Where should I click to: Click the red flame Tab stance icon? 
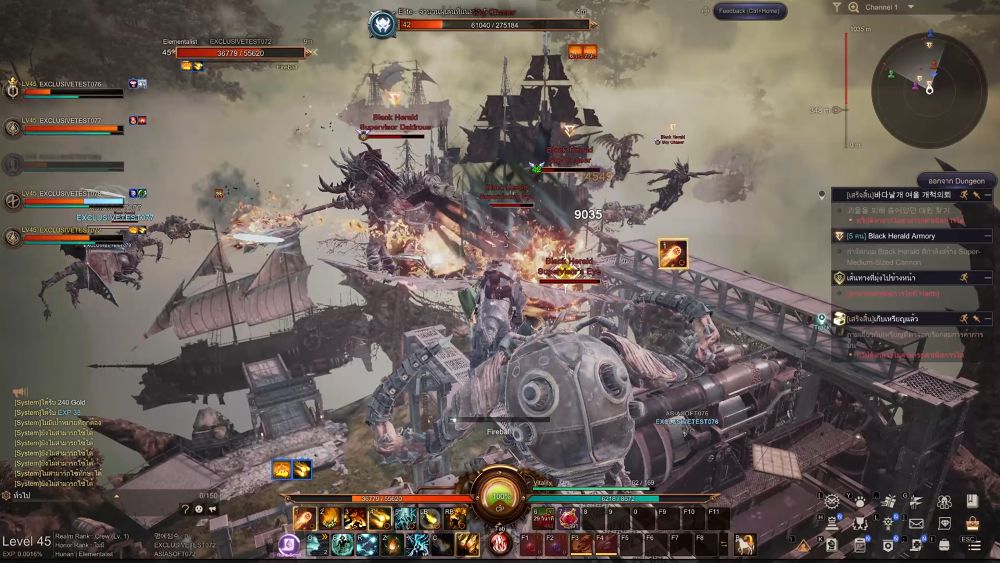point(500,542)
